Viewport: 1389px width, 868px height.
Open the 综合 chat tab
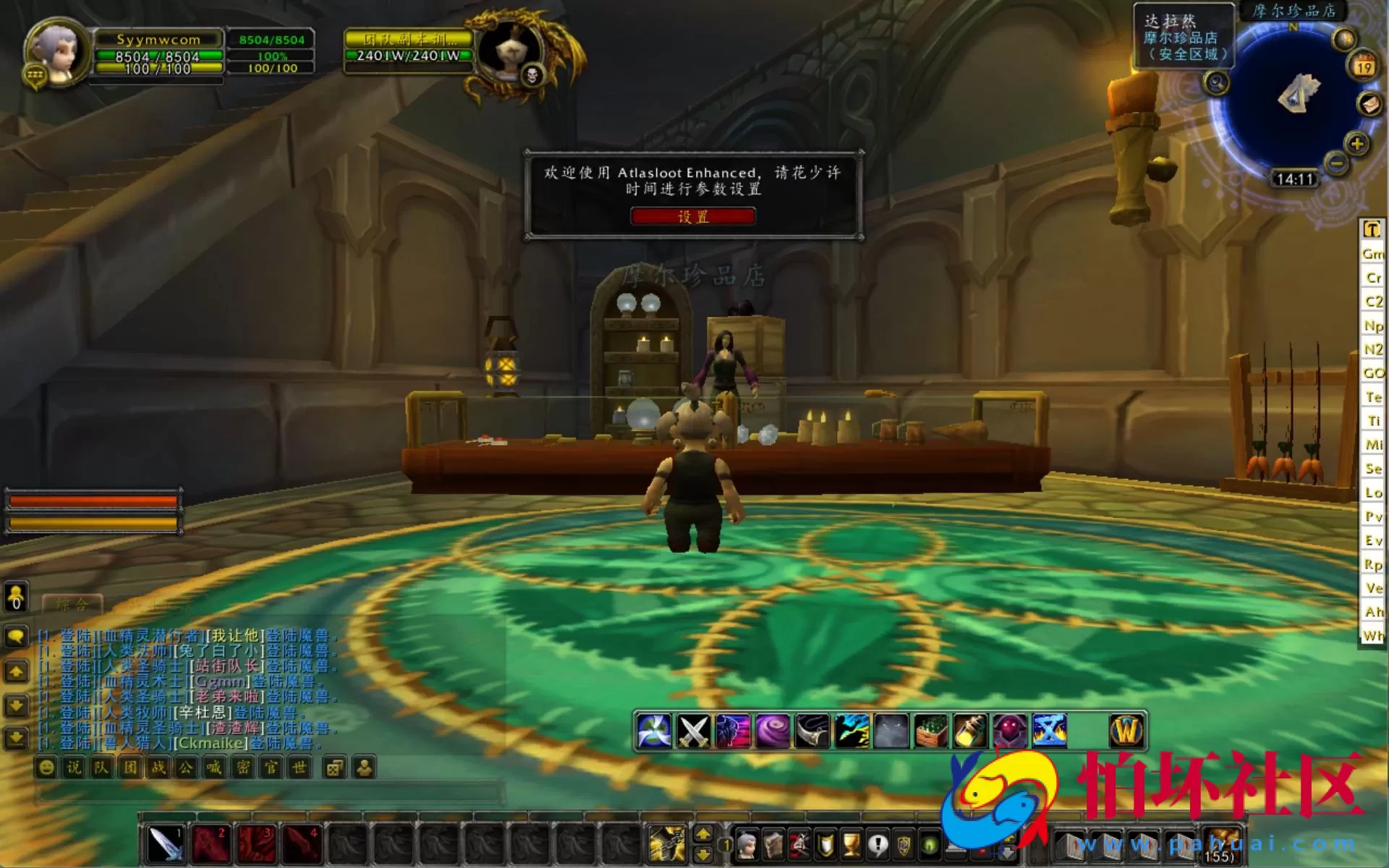pos(72,603)
